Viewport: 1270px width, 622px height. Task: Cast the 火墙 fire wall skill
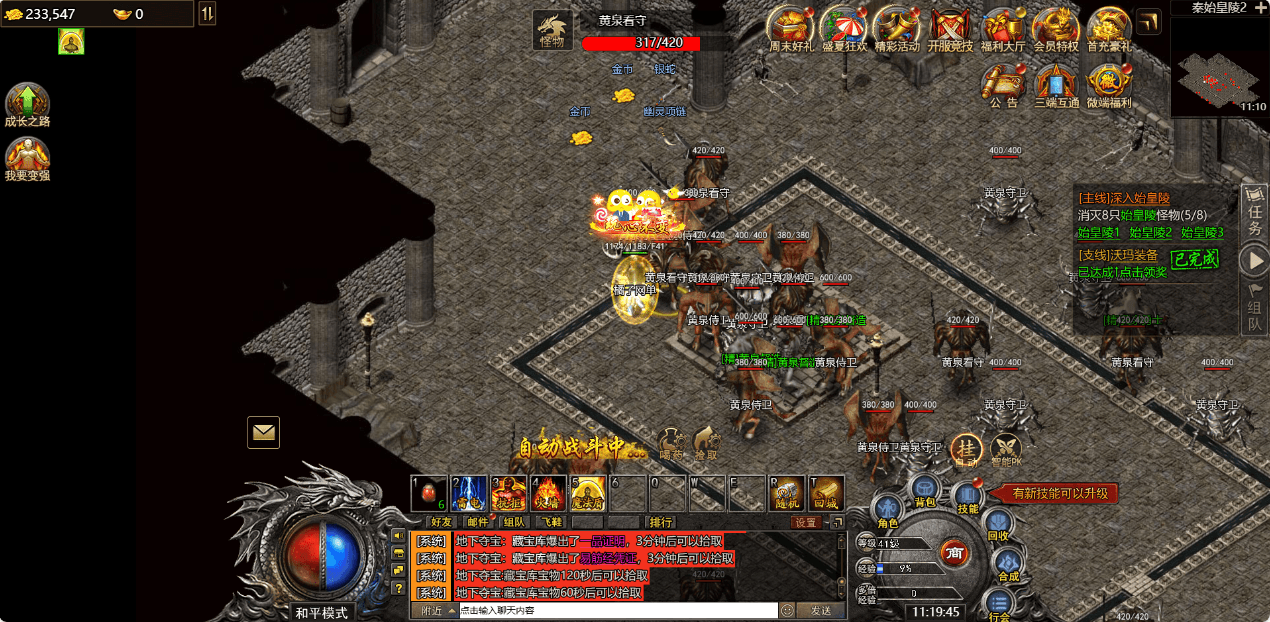pos(548,493)
